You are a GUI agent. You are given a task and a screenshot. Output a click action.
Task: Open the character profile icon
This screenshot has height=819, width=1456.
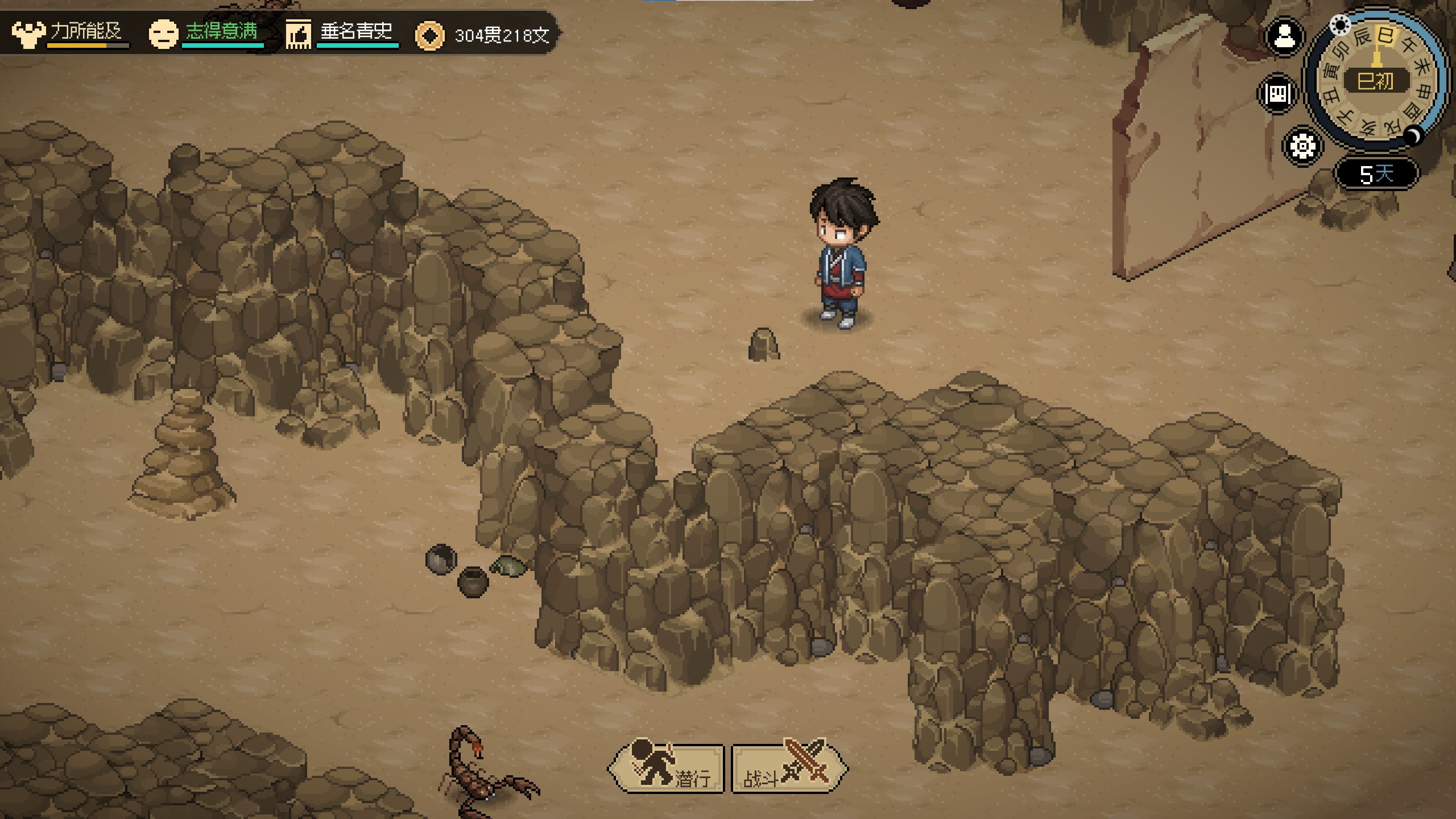(x=1284, y=38)
